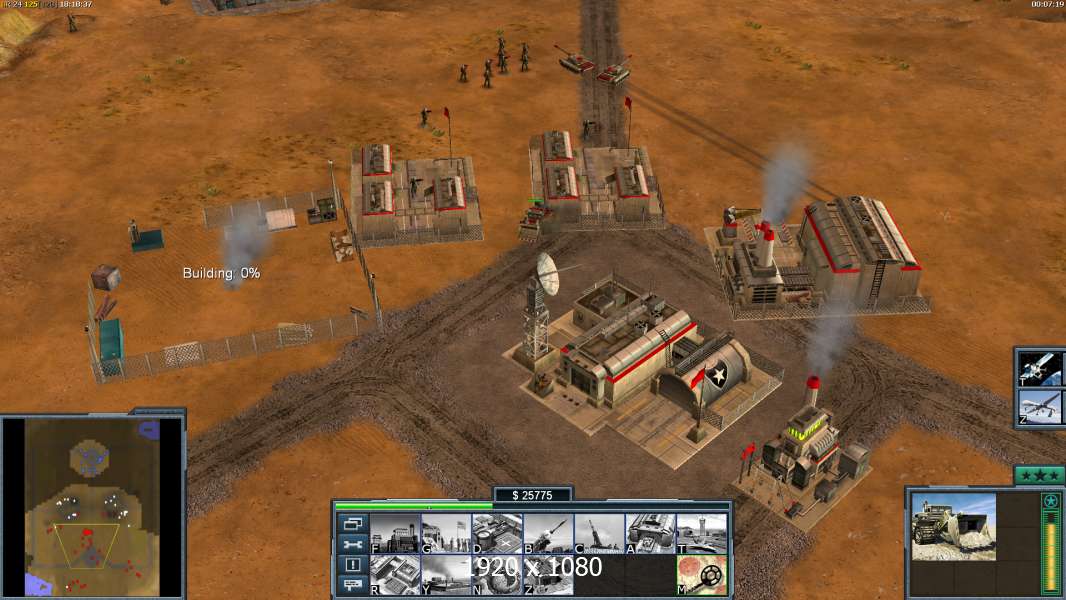Select the build icon marked N
Screen dimensions: 1066x600
(x=497, y=575)
